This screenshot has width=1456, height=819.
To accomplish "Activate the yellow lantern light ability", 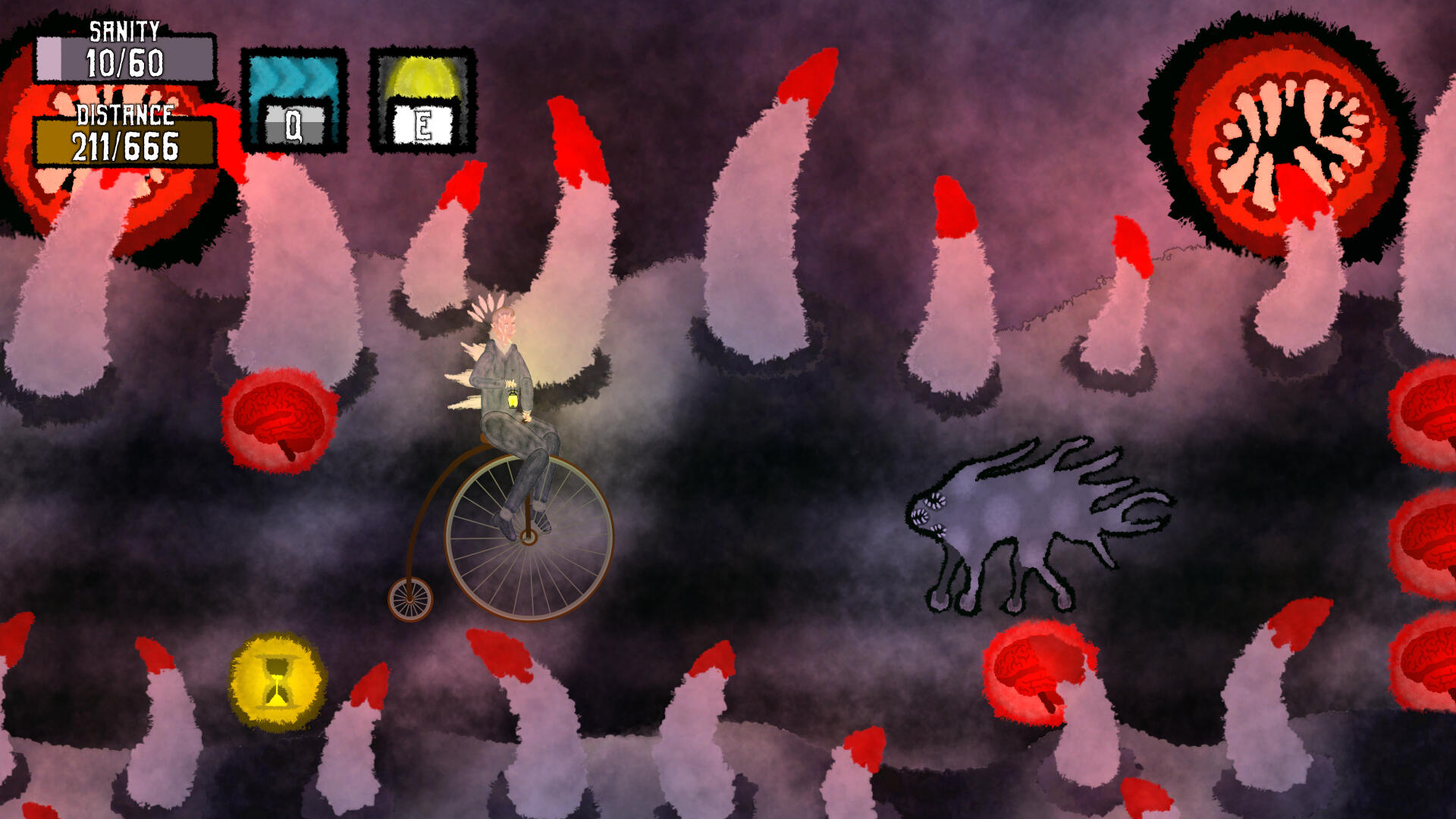I will click(x=422, y=100).
